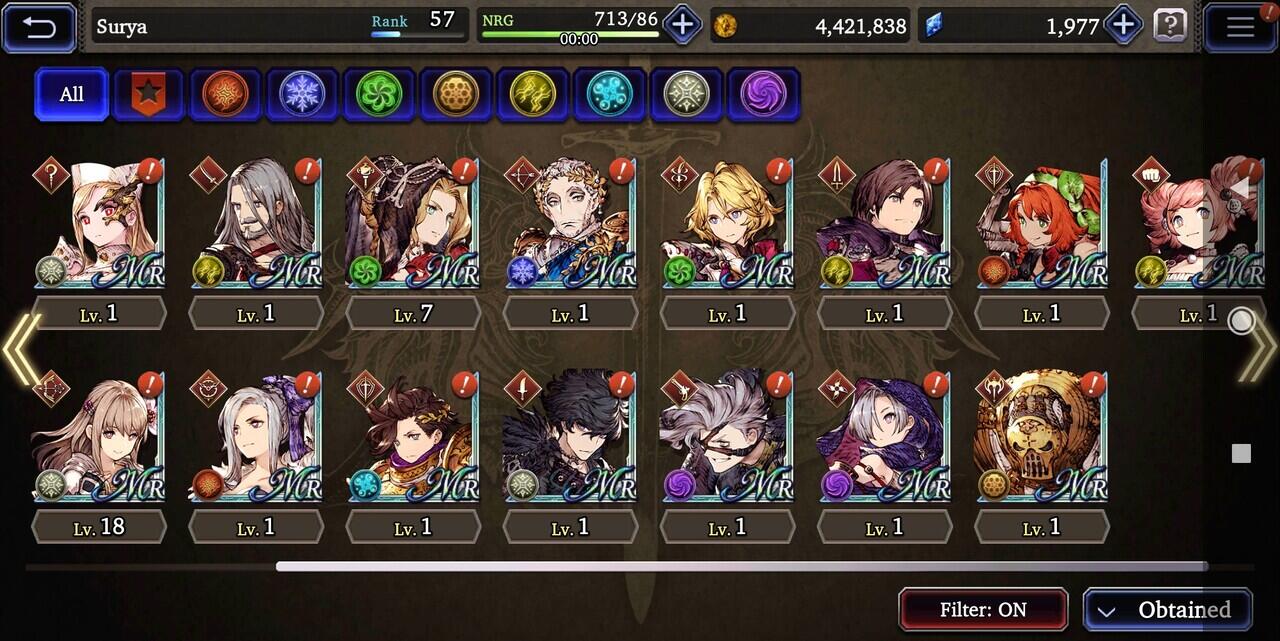Show units with the red star banner filter
This screenshot has height=641, width=1280.
tap(148, 94)
